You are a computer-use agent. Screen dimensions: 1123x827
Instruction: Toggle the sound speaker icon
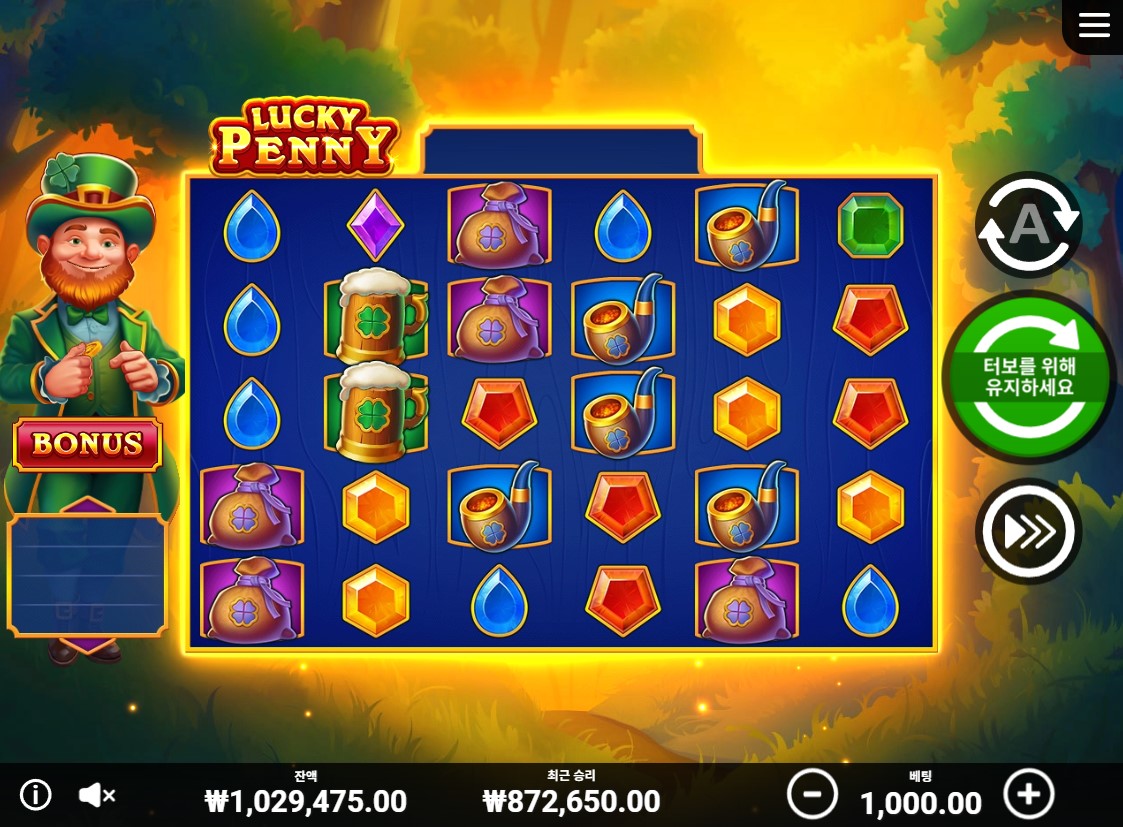pyautogui.click(x=96, y=795)
